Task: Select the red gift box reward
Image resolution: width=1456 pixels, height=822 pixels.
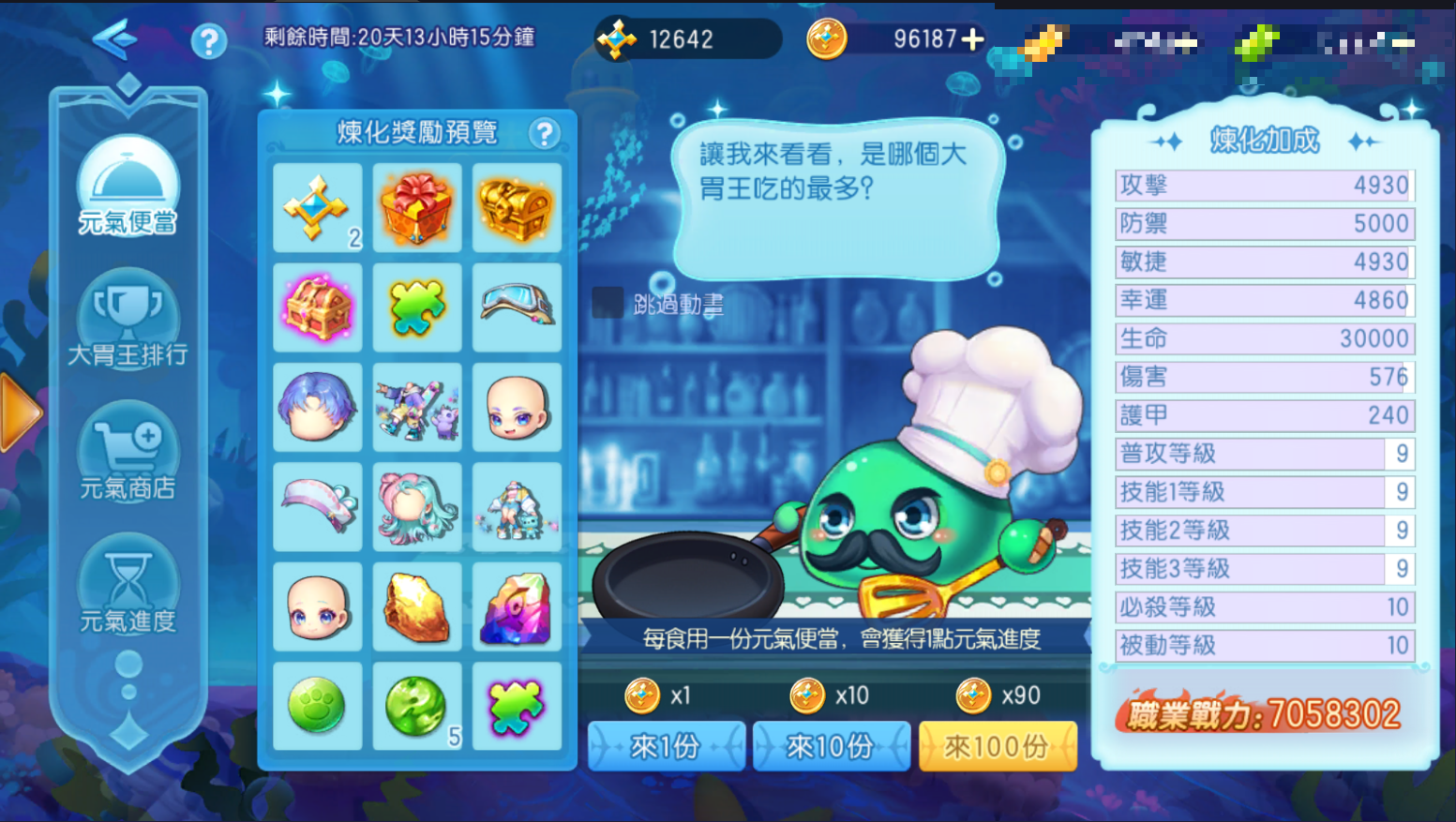Action: point(417,207)
